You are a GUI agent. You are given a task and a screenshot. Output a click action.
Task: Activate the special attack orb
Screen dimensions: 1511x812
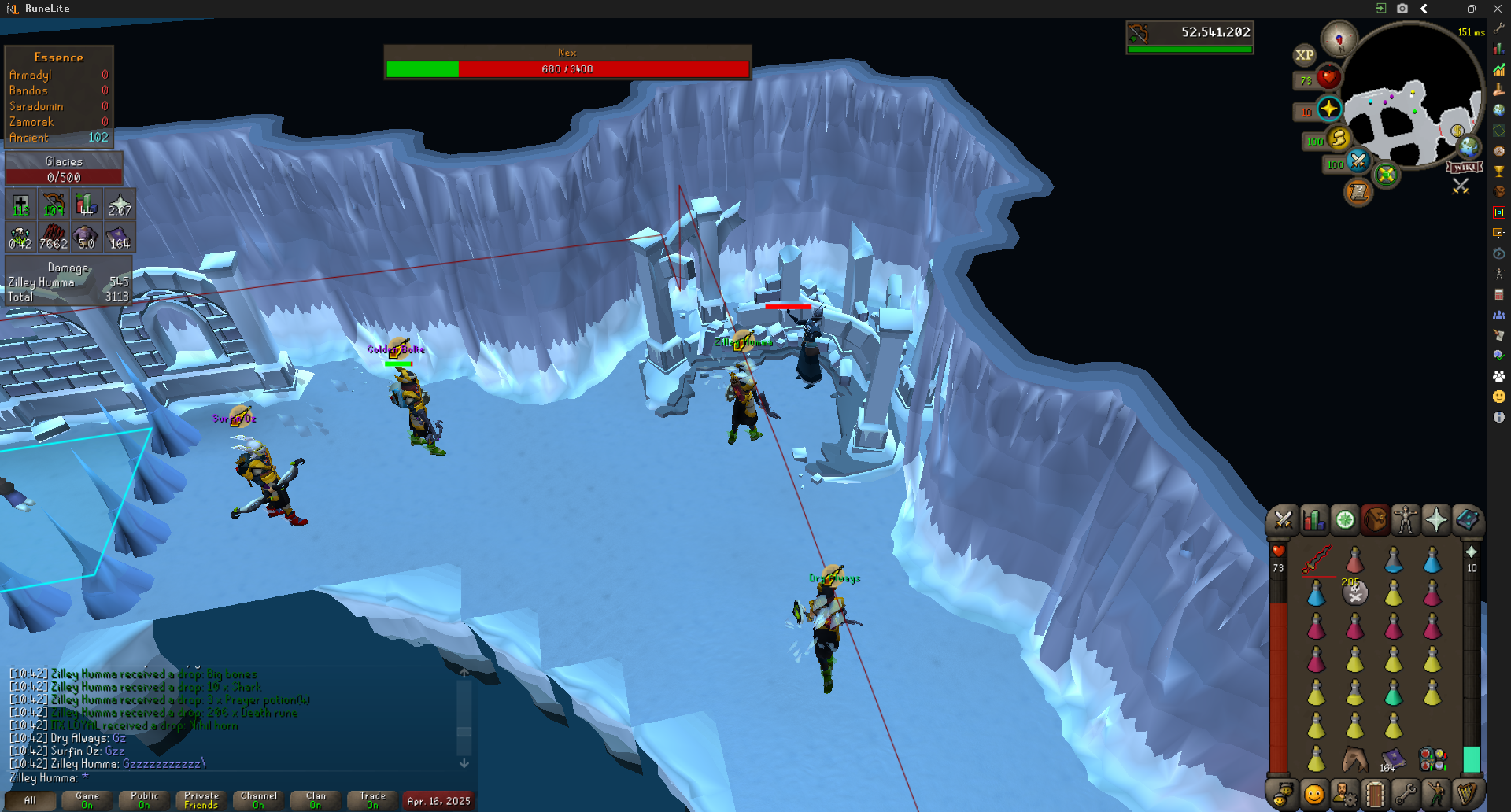tap(1358, 161)
